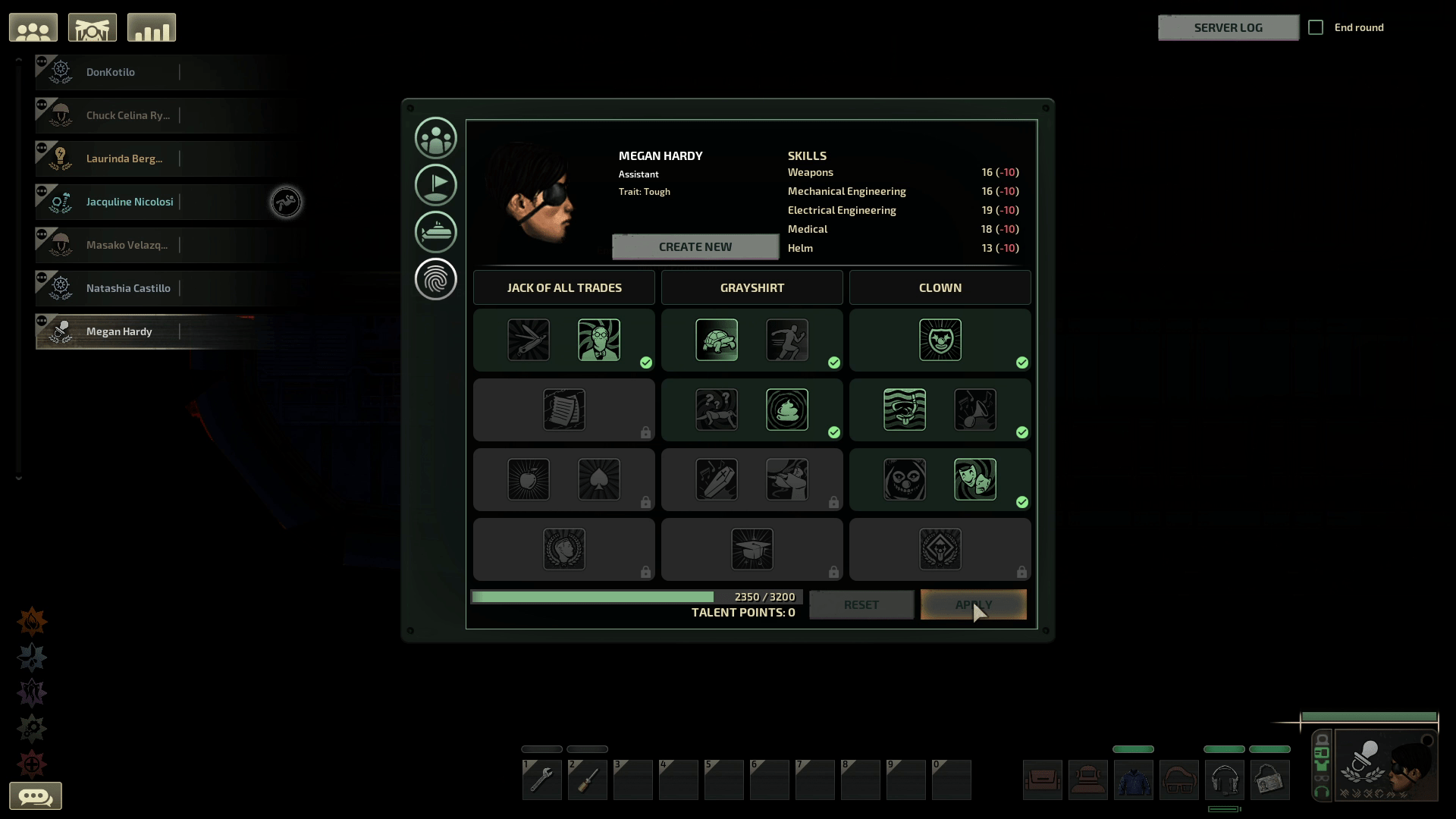Open the statistics bar-chart icon in top toolbar
The image size is (1456, 819).
click(x=151, y=27)
